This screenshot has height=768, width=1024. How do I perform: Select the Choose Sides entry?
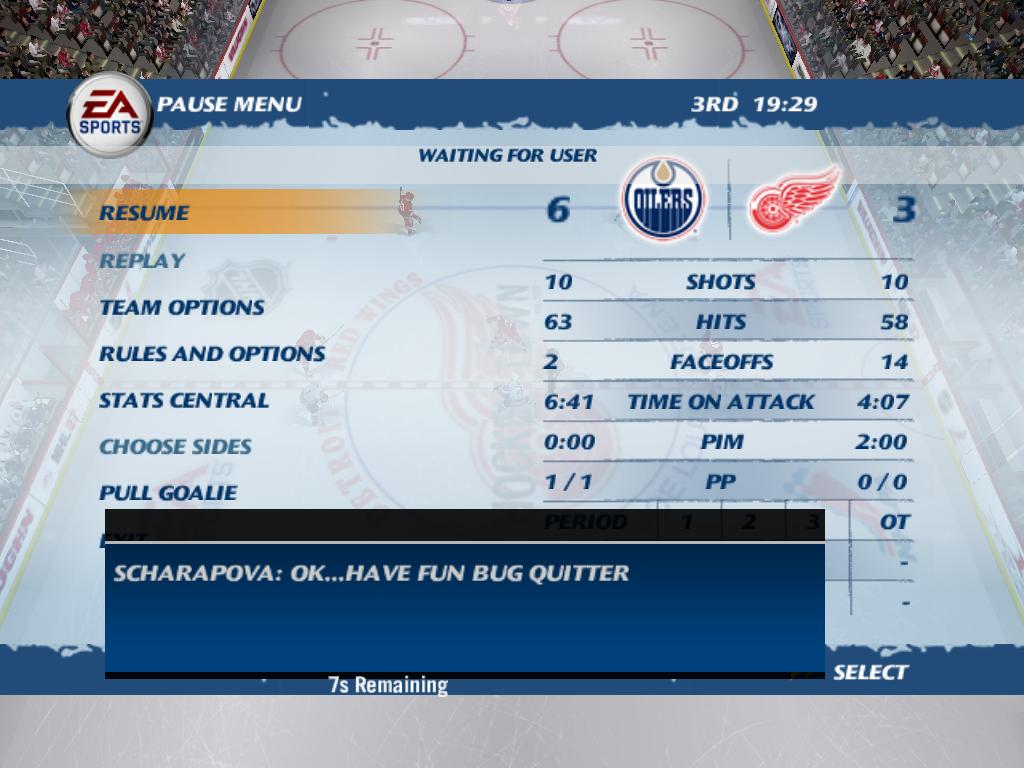(x=175, y=446)
